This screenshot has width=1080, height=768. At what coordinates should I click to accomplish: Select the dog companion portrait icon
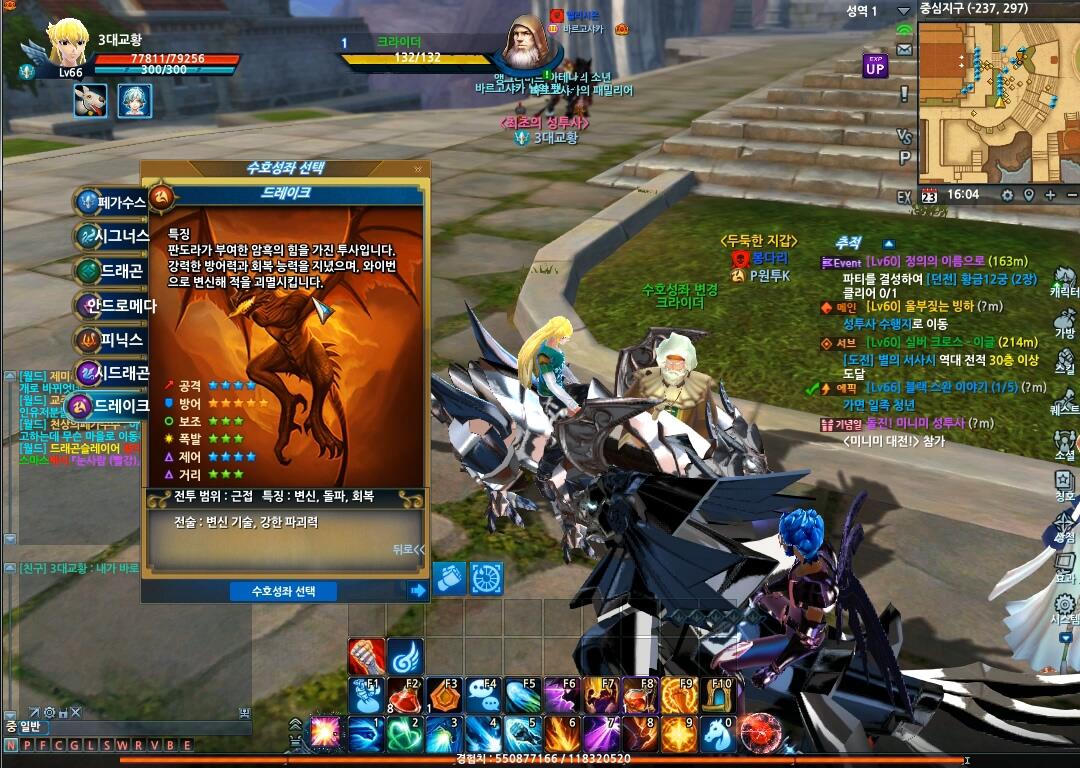[x=90, y=101]
